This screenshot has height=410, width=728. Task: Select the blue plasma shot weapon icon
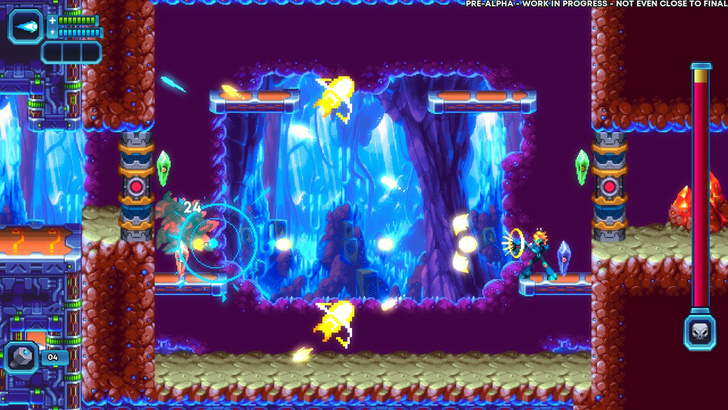coord(25,25)
